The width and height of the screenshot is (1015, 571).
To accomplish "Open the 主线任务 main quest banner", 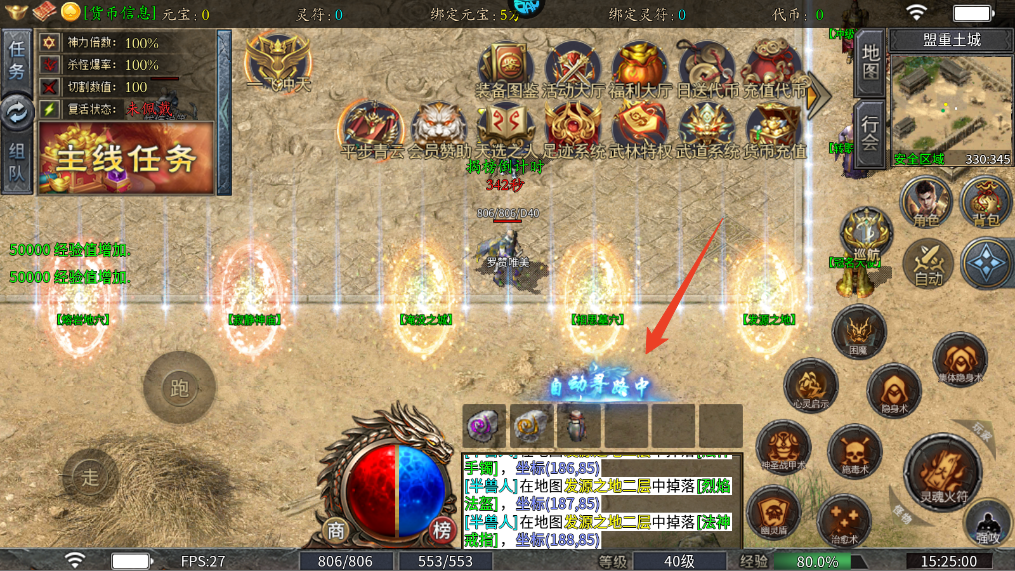I will 126,158.
